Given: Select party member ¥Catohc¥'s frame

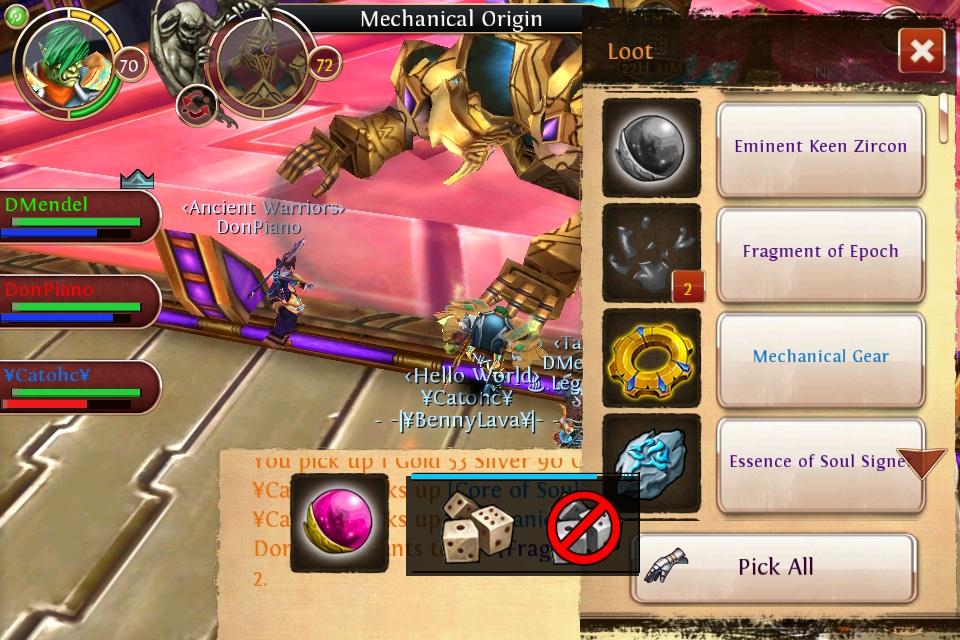Looking at the screenshot, I should click(78, 387).
